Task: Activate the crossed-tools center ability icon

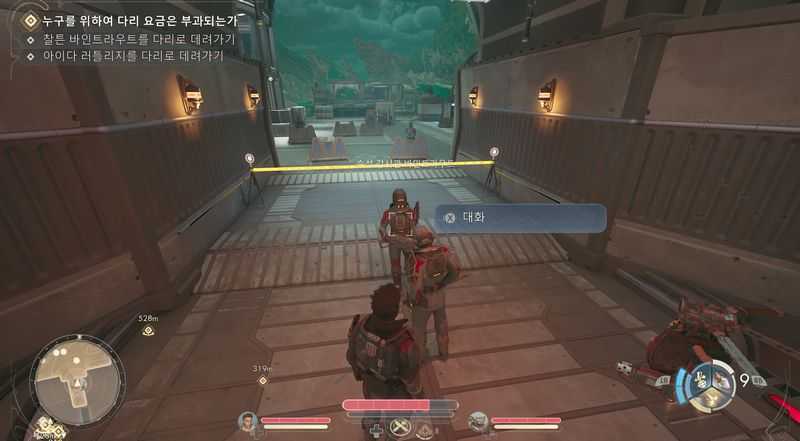Action: (401, 428)
